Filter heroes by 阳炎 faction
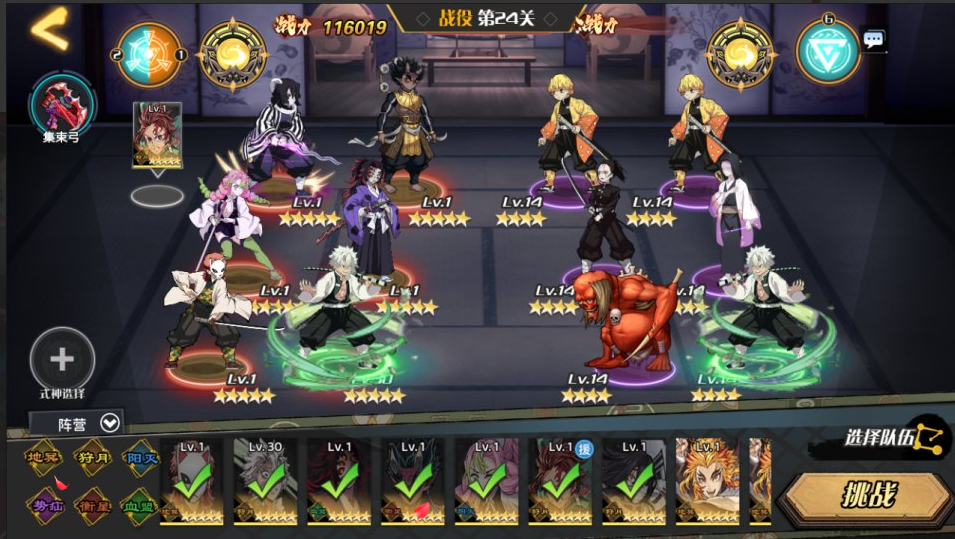Viewport: 955px width, 539px height. [140, 458]
